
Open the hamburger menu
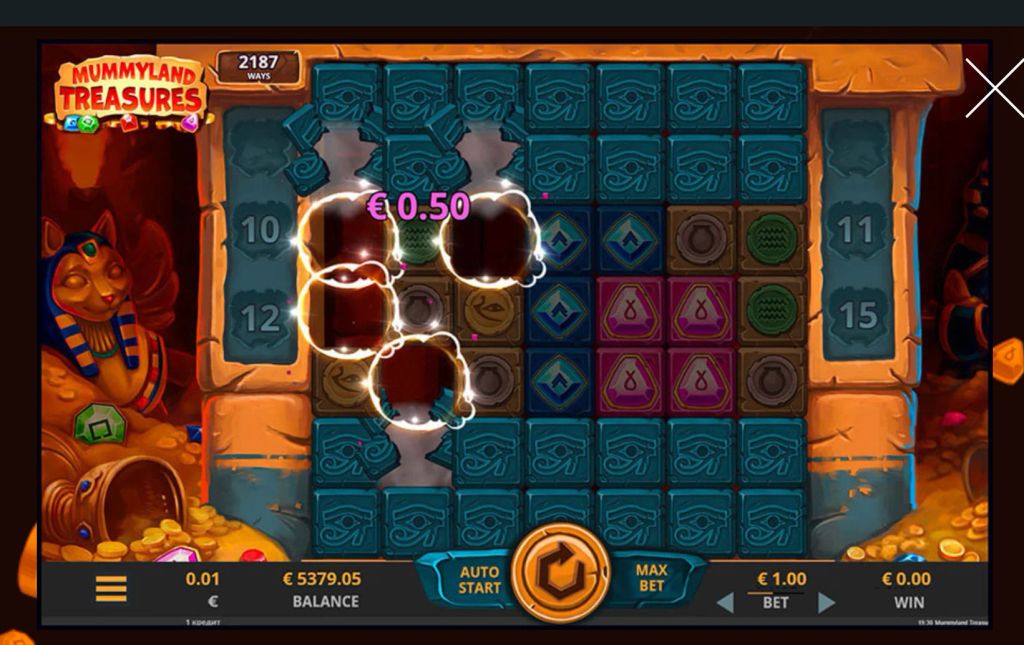(x=111, y=589)
